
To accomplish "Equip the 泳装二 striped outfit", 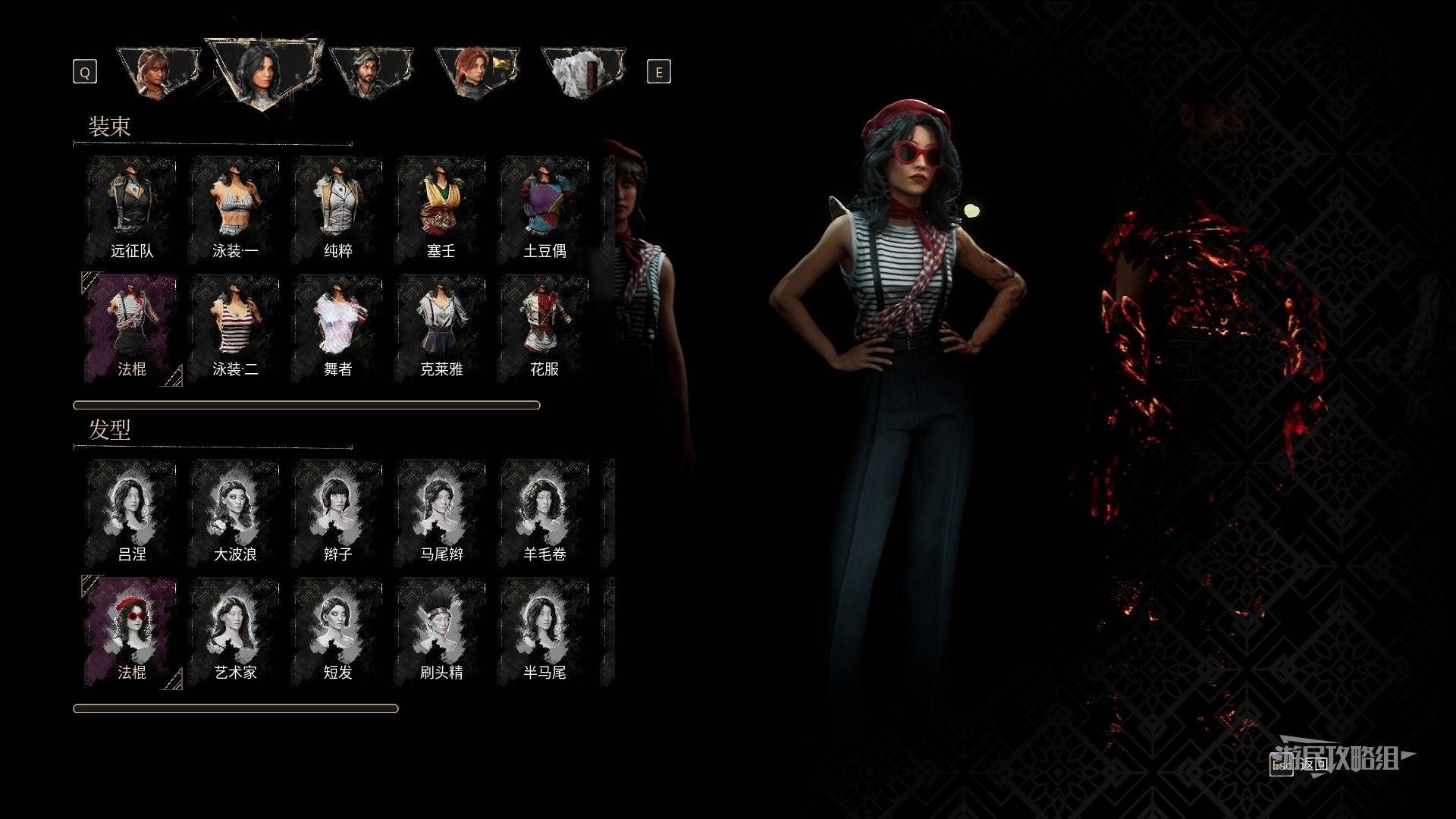I will 235,328.
